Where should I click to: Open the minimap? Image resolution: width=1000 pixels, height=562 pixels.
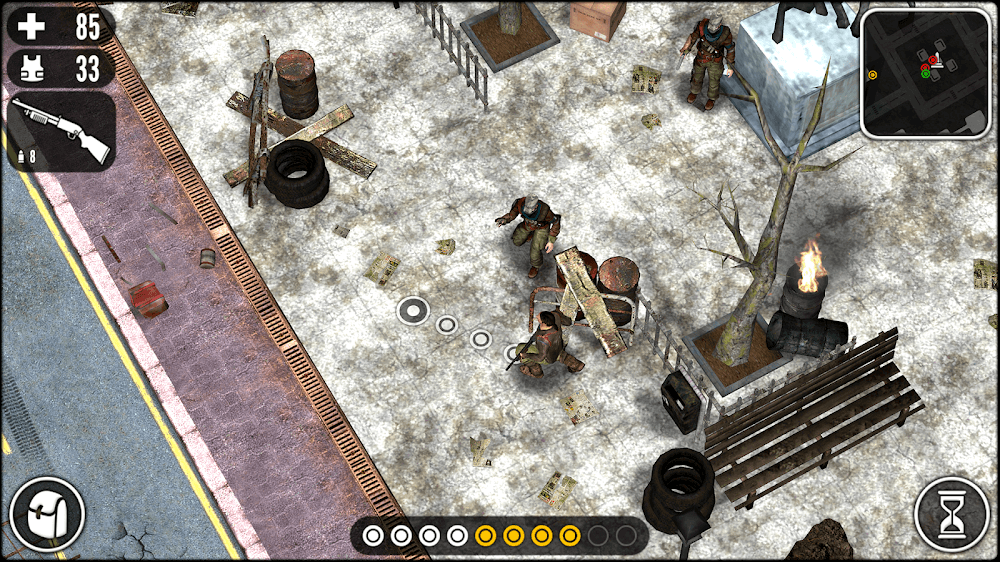click(x=925, y=73)
